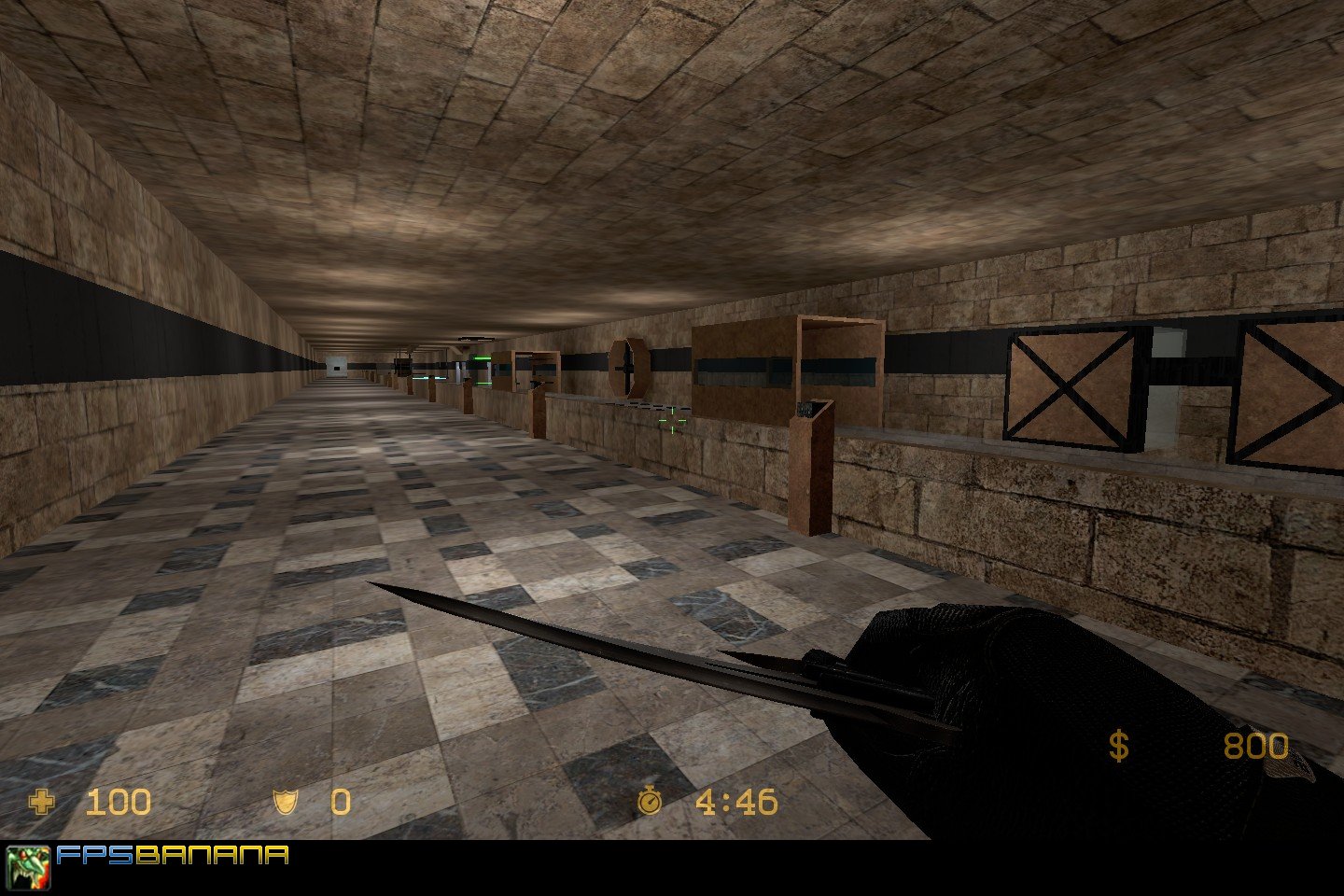The width and height of the screenshot is (1344, 896).
Task: Click the armor value showing zero
Action: [339, 803]
